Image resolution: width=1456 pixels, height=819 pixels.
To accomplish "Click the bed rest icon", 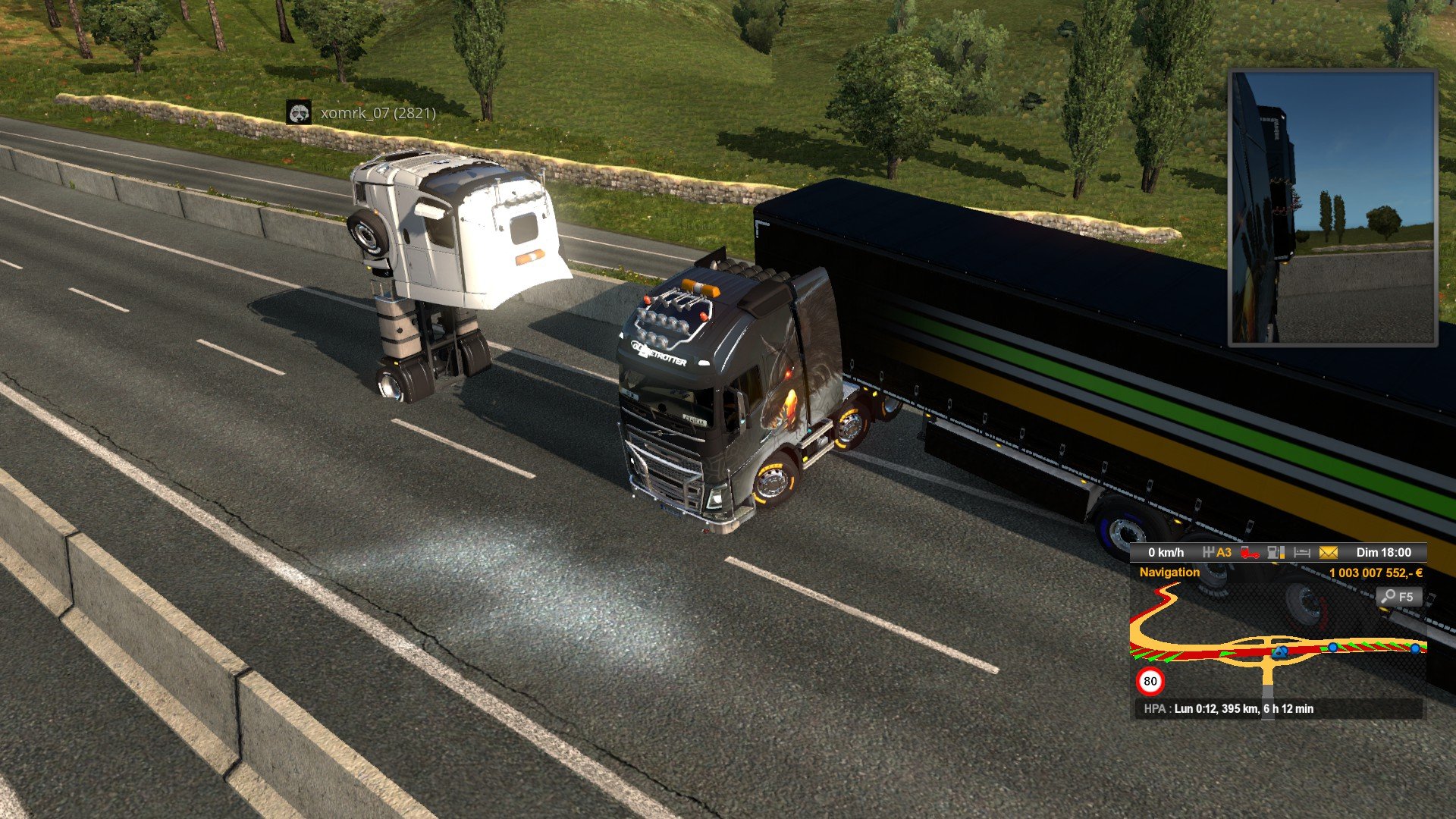I will click(x=1302, y=553).
